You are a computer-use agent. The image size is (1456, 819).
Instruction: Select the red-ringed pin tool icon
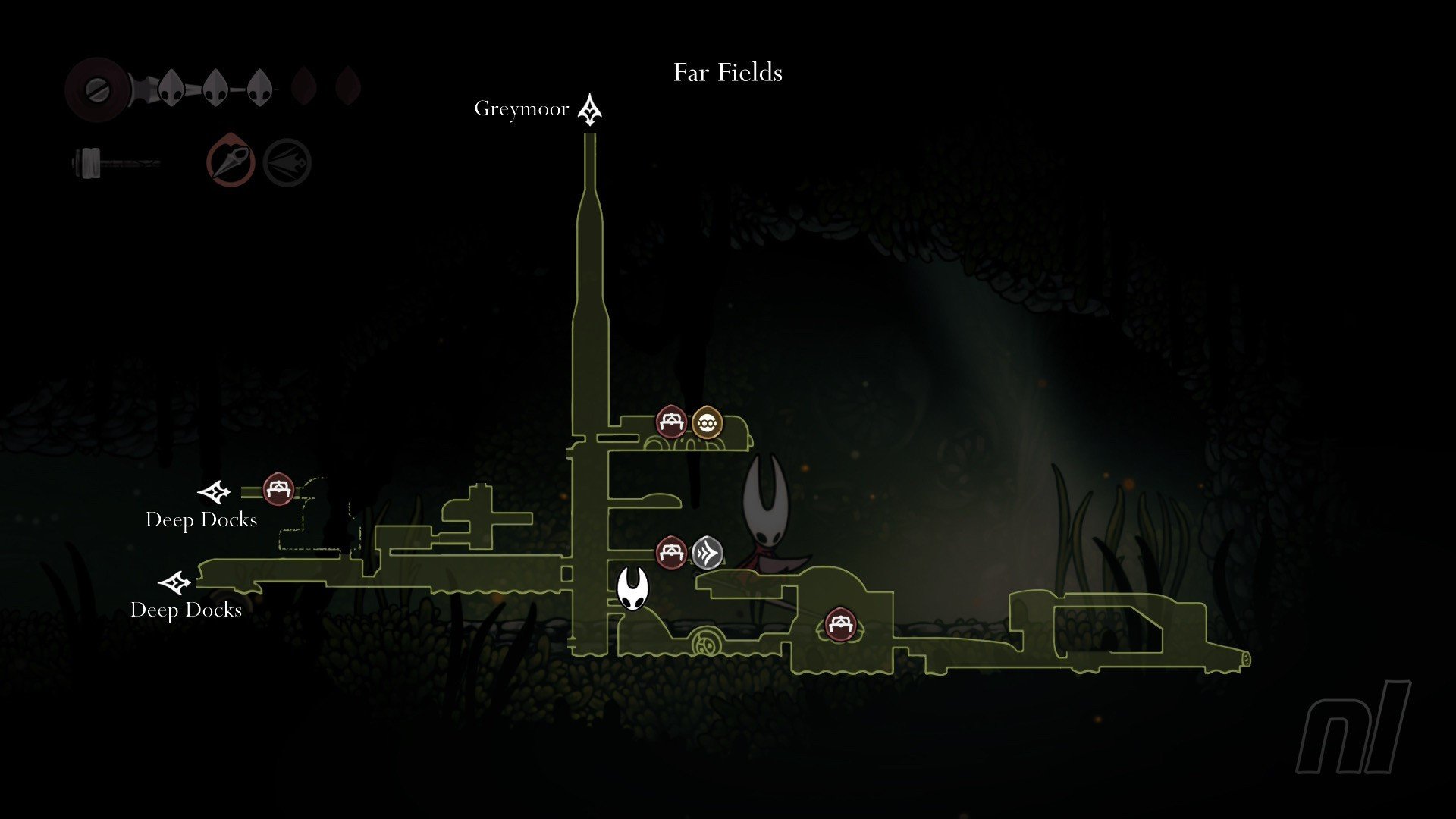(231, 161)
